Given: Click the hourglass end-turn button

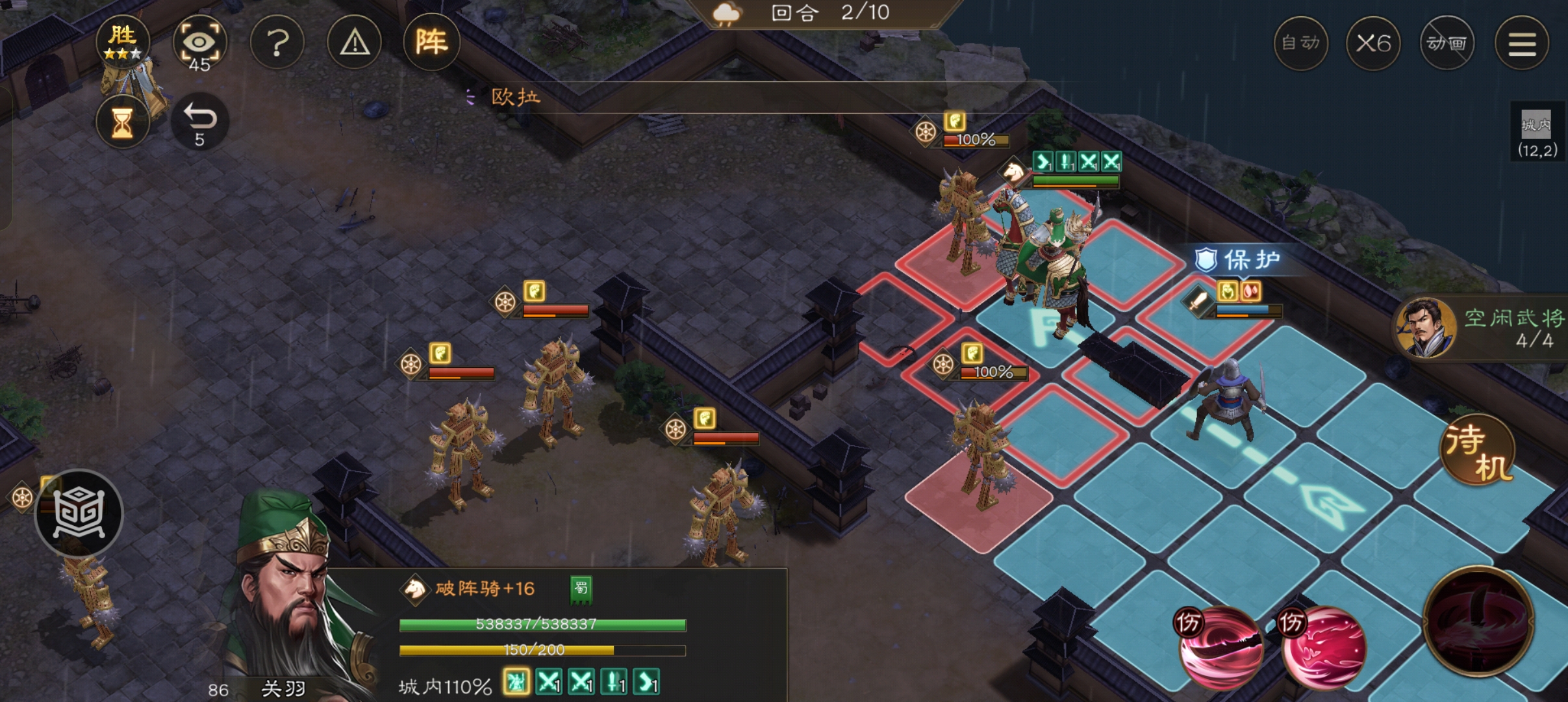Looking at the screenshot, I should click(122, 122).
